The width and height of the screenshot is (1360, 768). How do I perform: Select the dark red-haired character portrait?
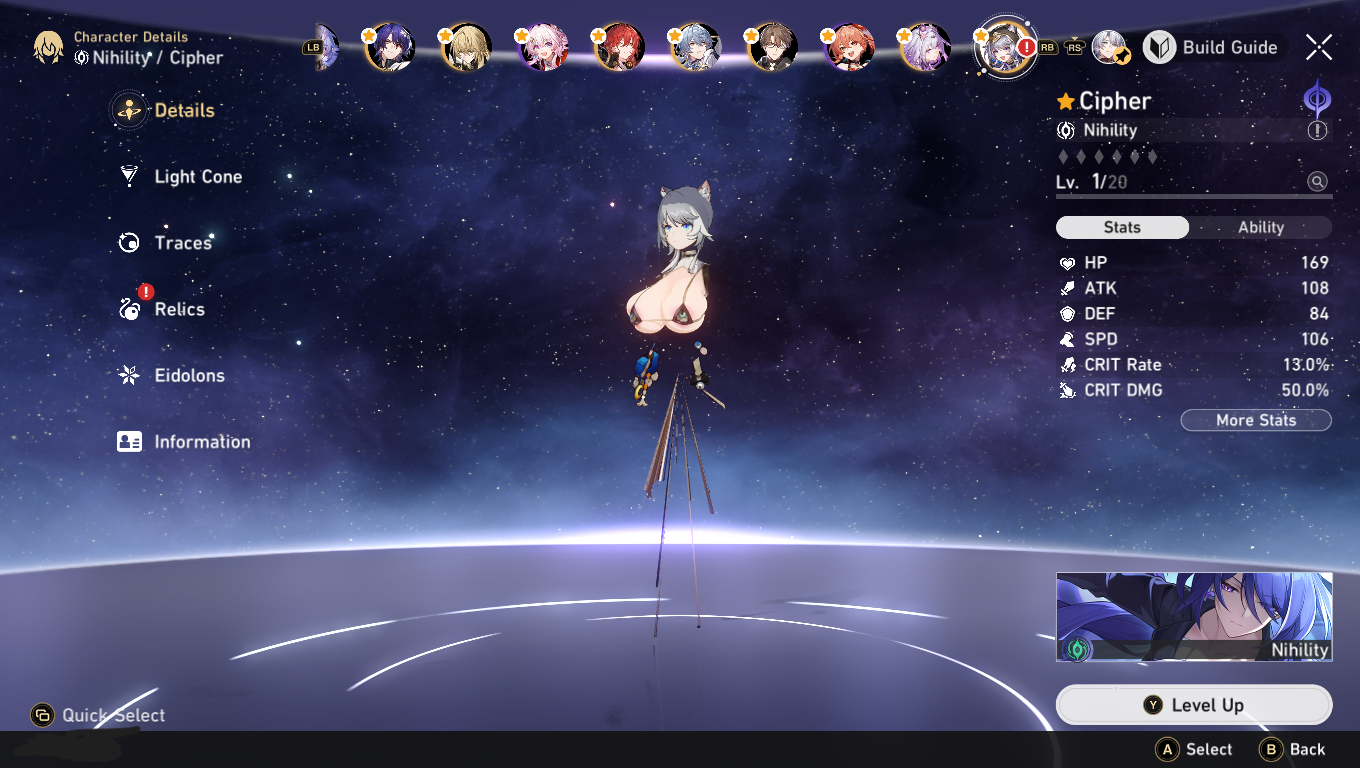pos(620,47)
